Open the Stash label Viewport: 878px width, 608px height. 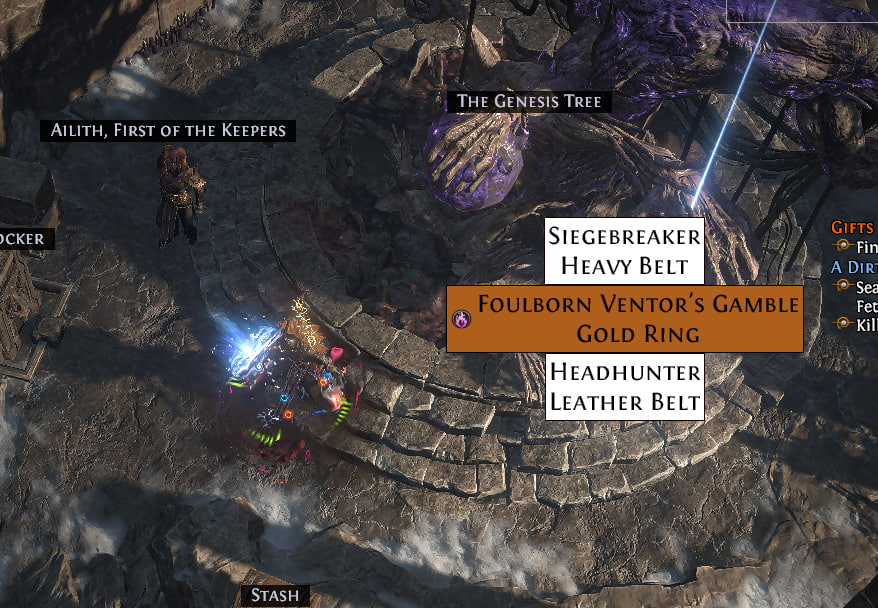[x=274, y=596]
